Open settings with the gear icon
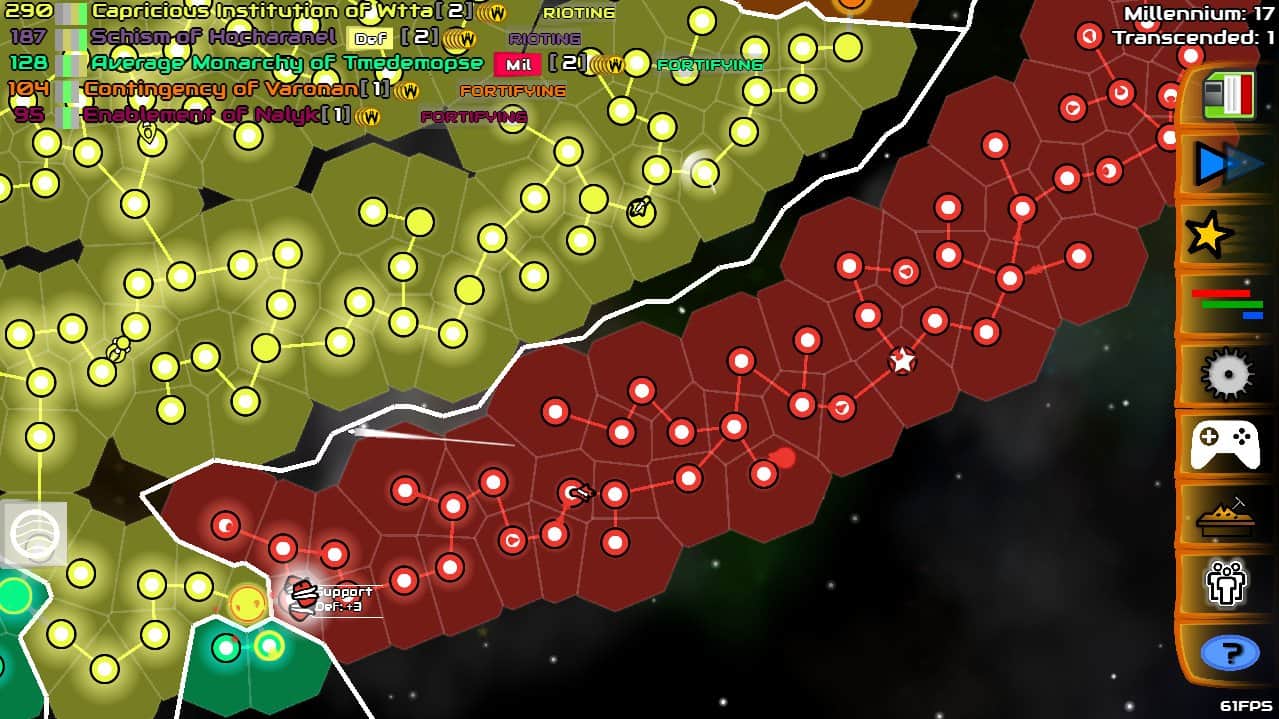 coord(1227,374)
